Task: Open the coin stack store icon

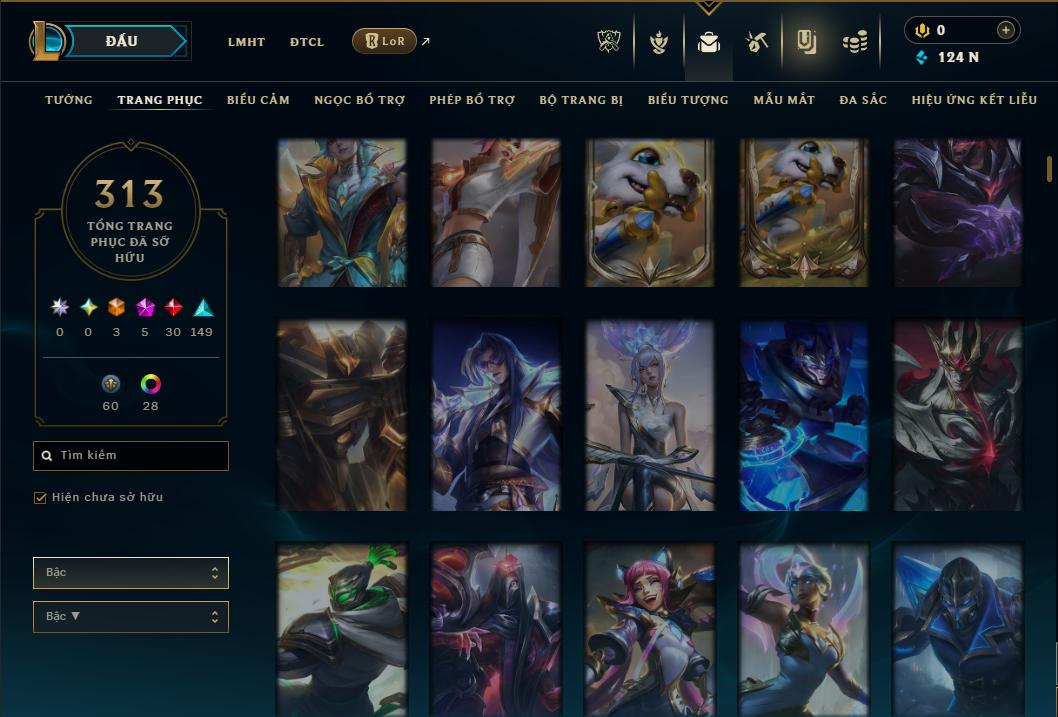Action: pyautogui.click(x=854, y=42)
